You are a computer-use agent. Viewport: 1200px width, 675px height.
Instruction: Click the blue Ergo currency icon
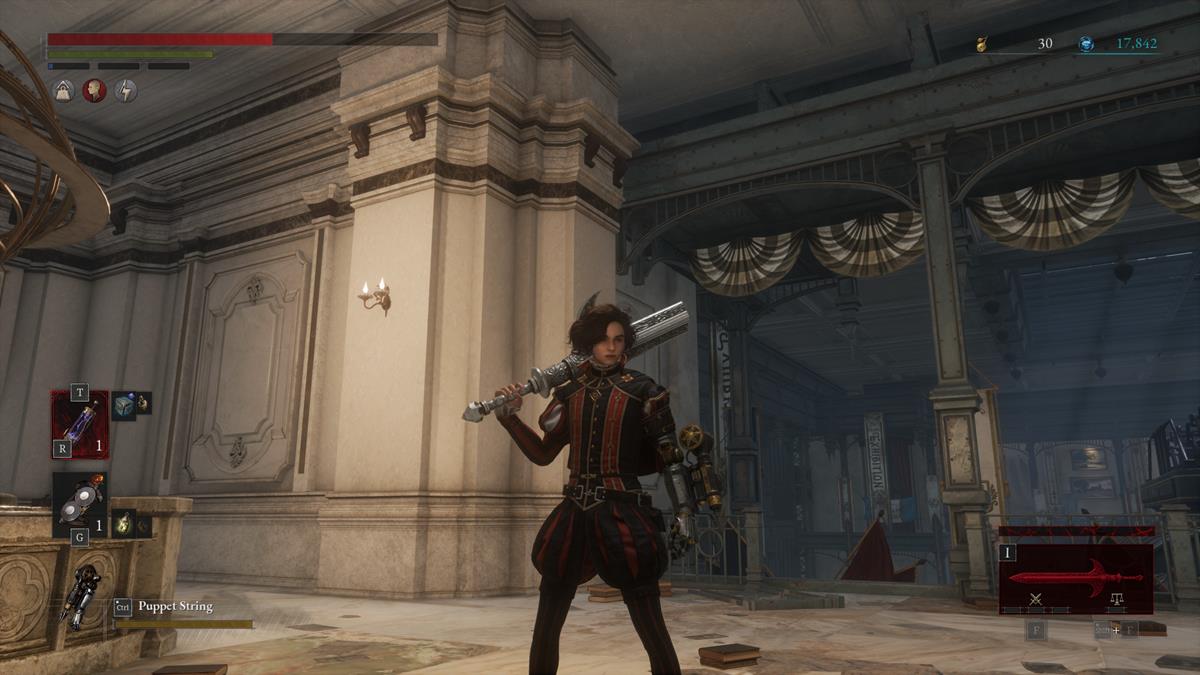pyautogui.click(x=1087, y=44)
